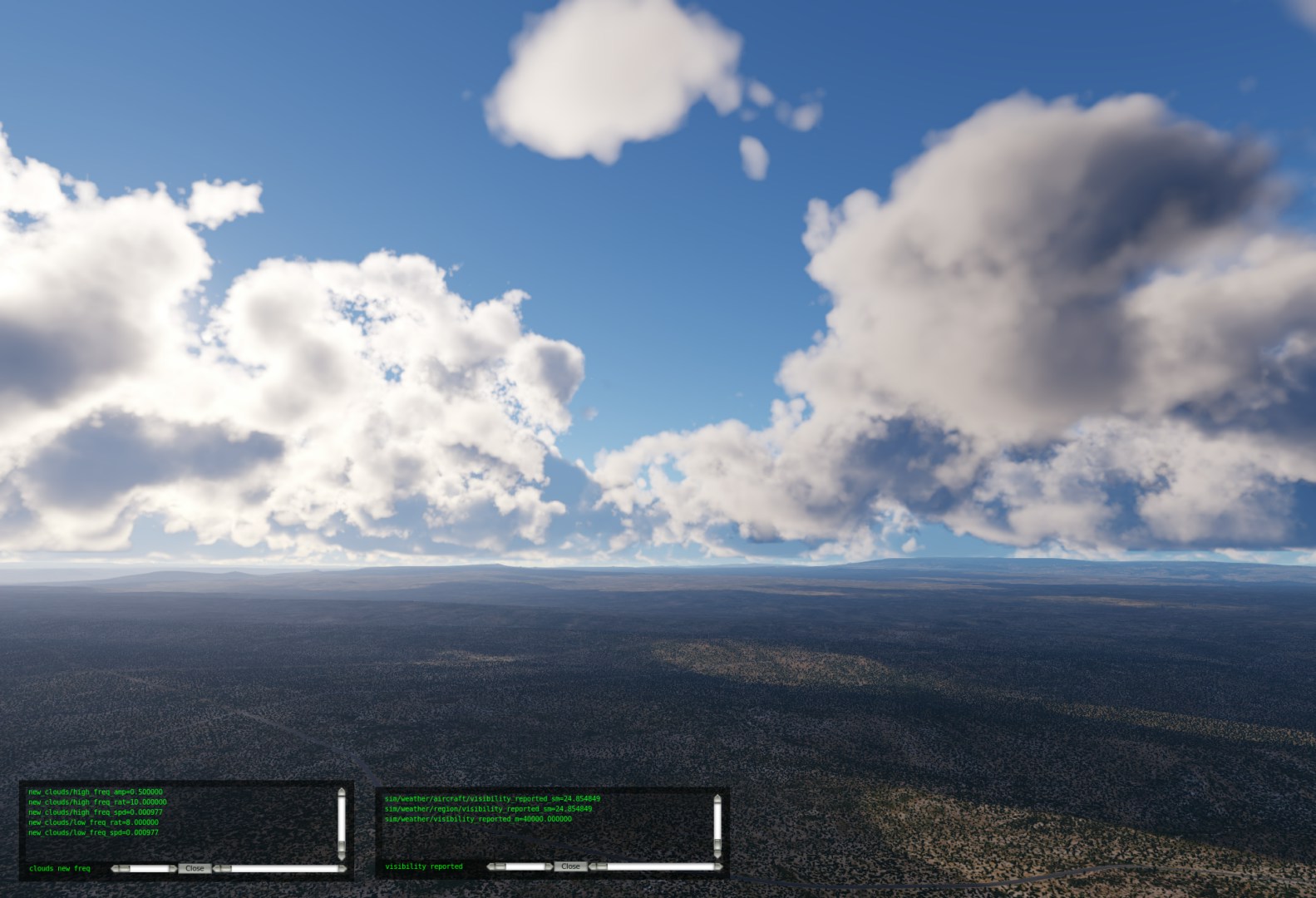Screen dimensions: 1316x898
Task: Click the long slider right of the clouds Close button
Action: pos(280,869)
